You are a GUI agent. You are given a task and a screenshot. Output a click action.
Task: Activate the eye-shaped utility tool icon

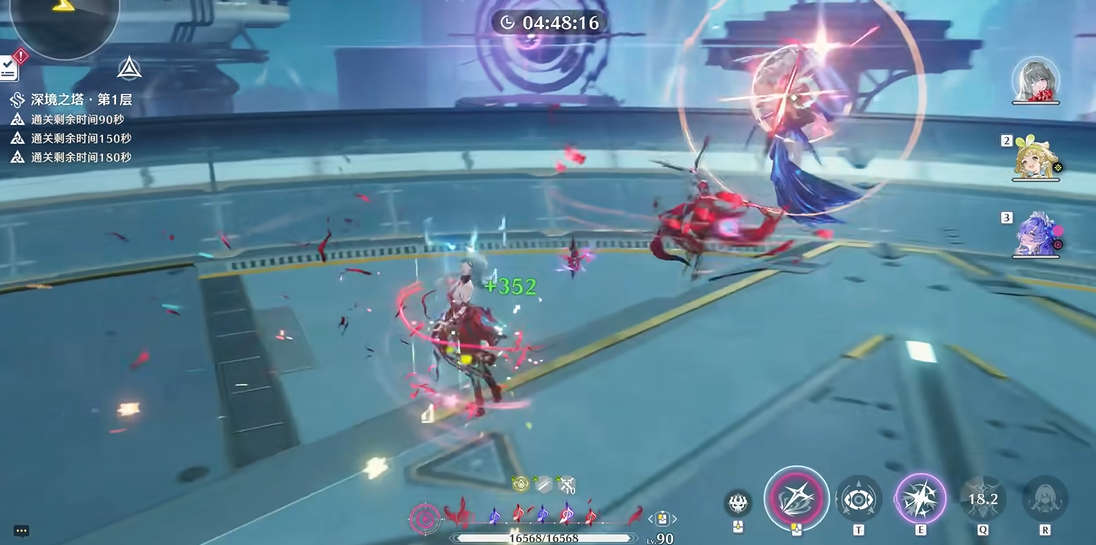[x=858, y=499]
